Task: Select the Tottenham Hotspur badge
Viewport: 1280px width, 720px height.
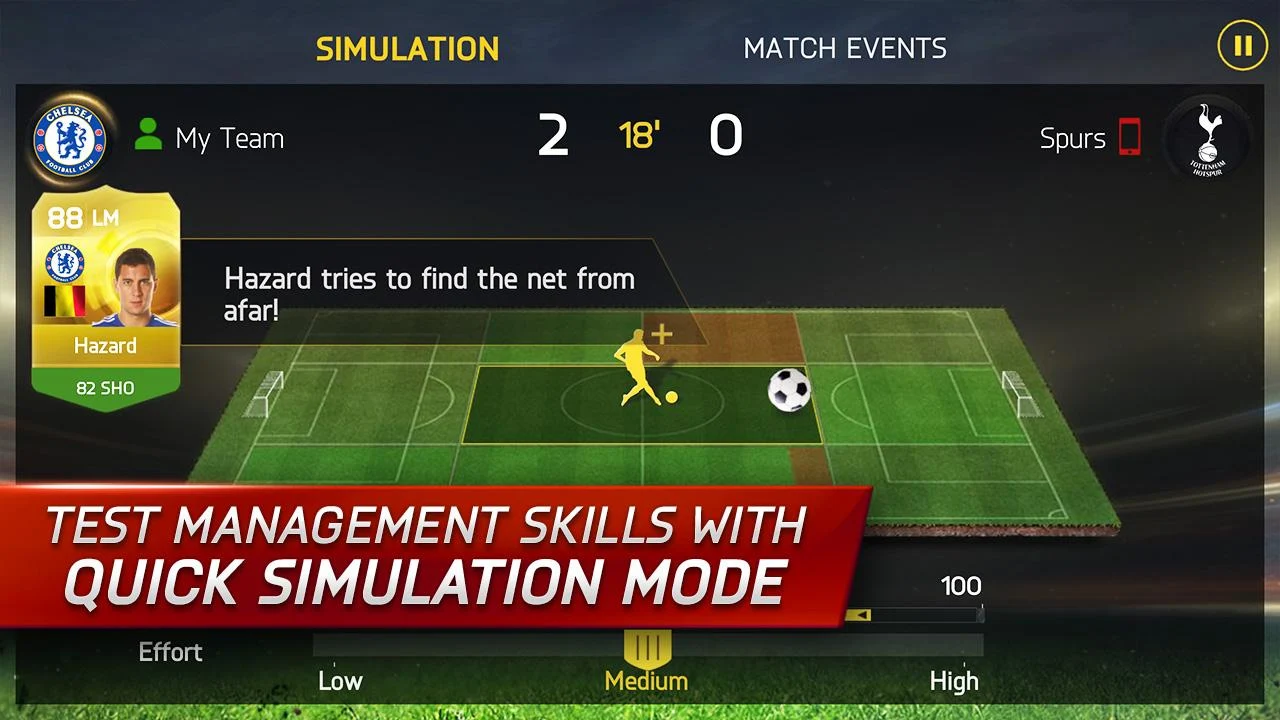Action: (1206, 140)
